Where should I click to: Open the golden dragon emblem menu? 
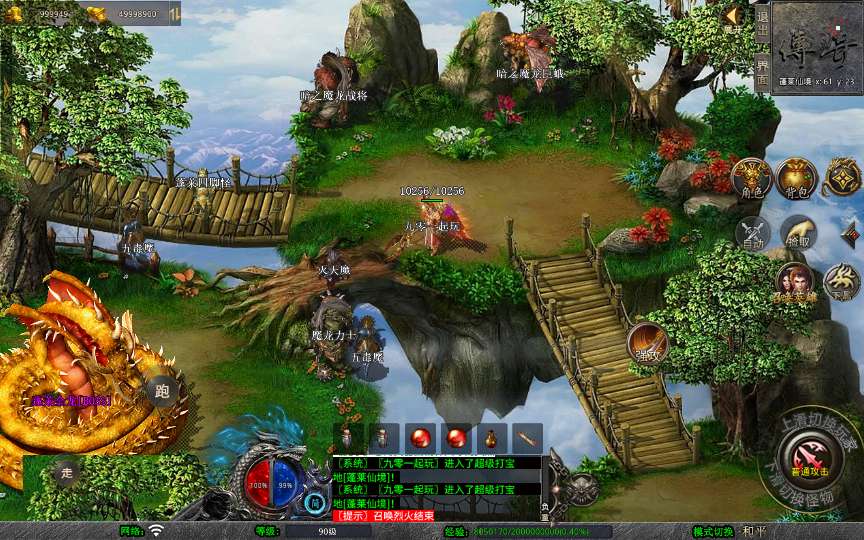pyautogui.click(x=842, y=178)
